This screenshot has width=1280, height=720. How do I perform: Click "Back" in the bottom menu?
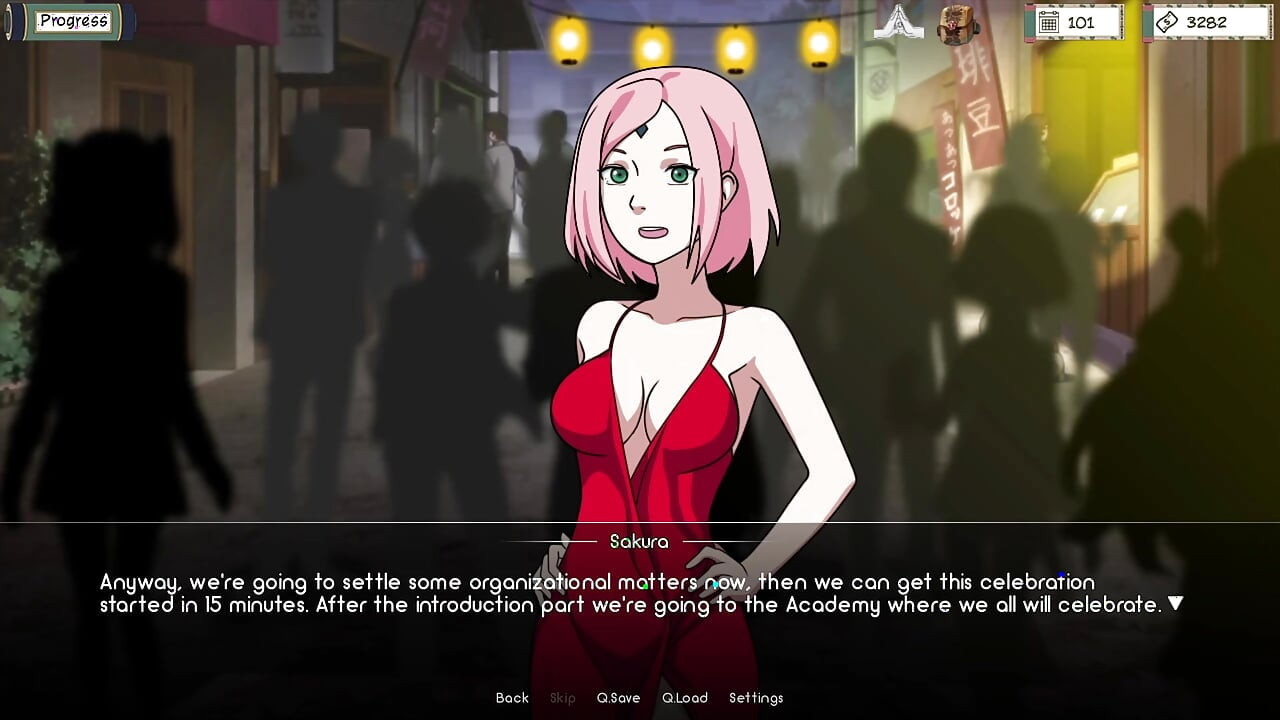511,697
